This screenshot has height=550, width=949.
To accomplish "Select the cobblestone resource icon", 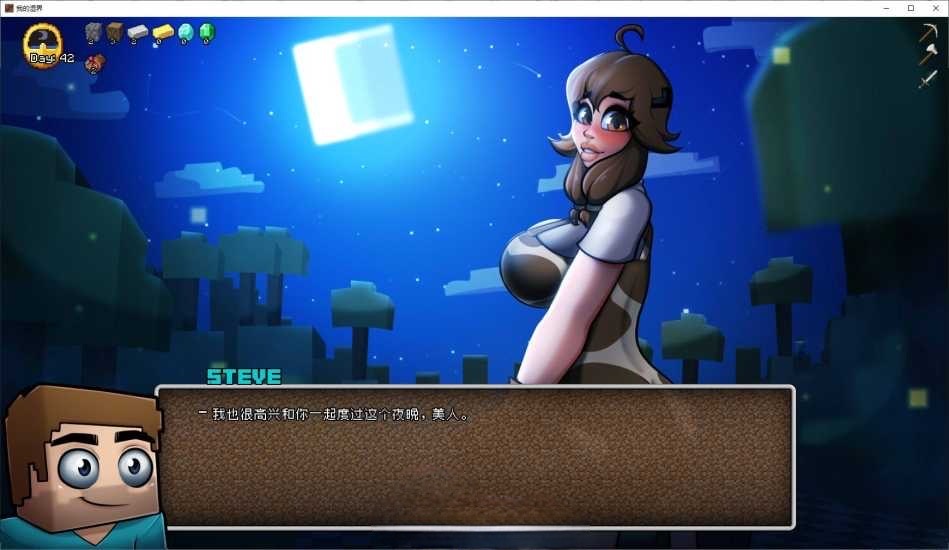I will [x=93, y=32].
